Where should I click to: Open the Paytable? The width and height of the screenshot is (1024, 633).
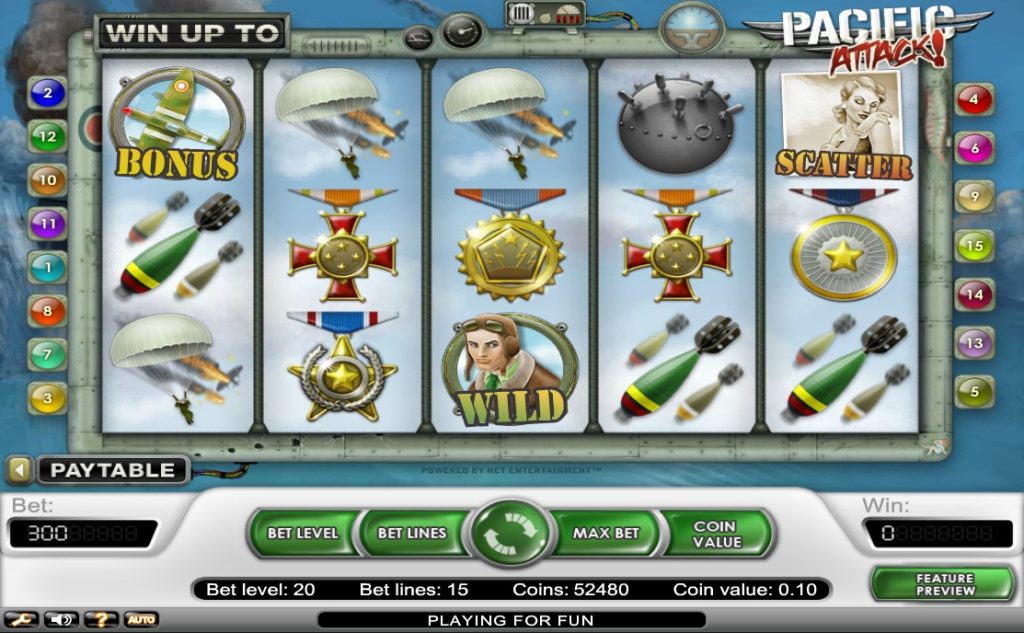pos(112,470)
